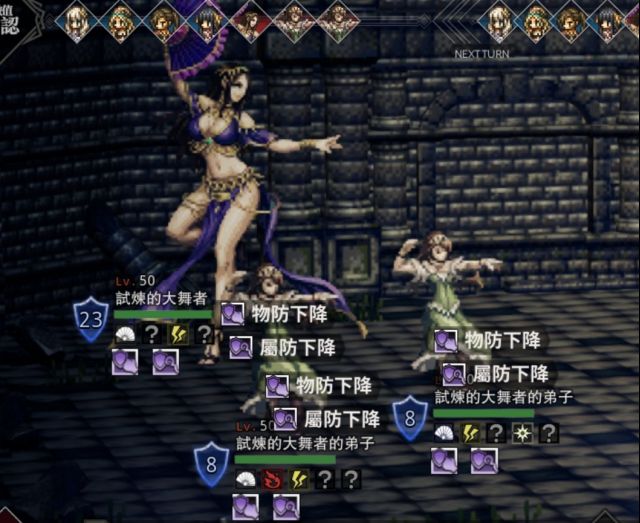Inspect the lightning weakness icon beside shield 23
The height and width of the screenshot is (523, 640).
pos(178,334)
